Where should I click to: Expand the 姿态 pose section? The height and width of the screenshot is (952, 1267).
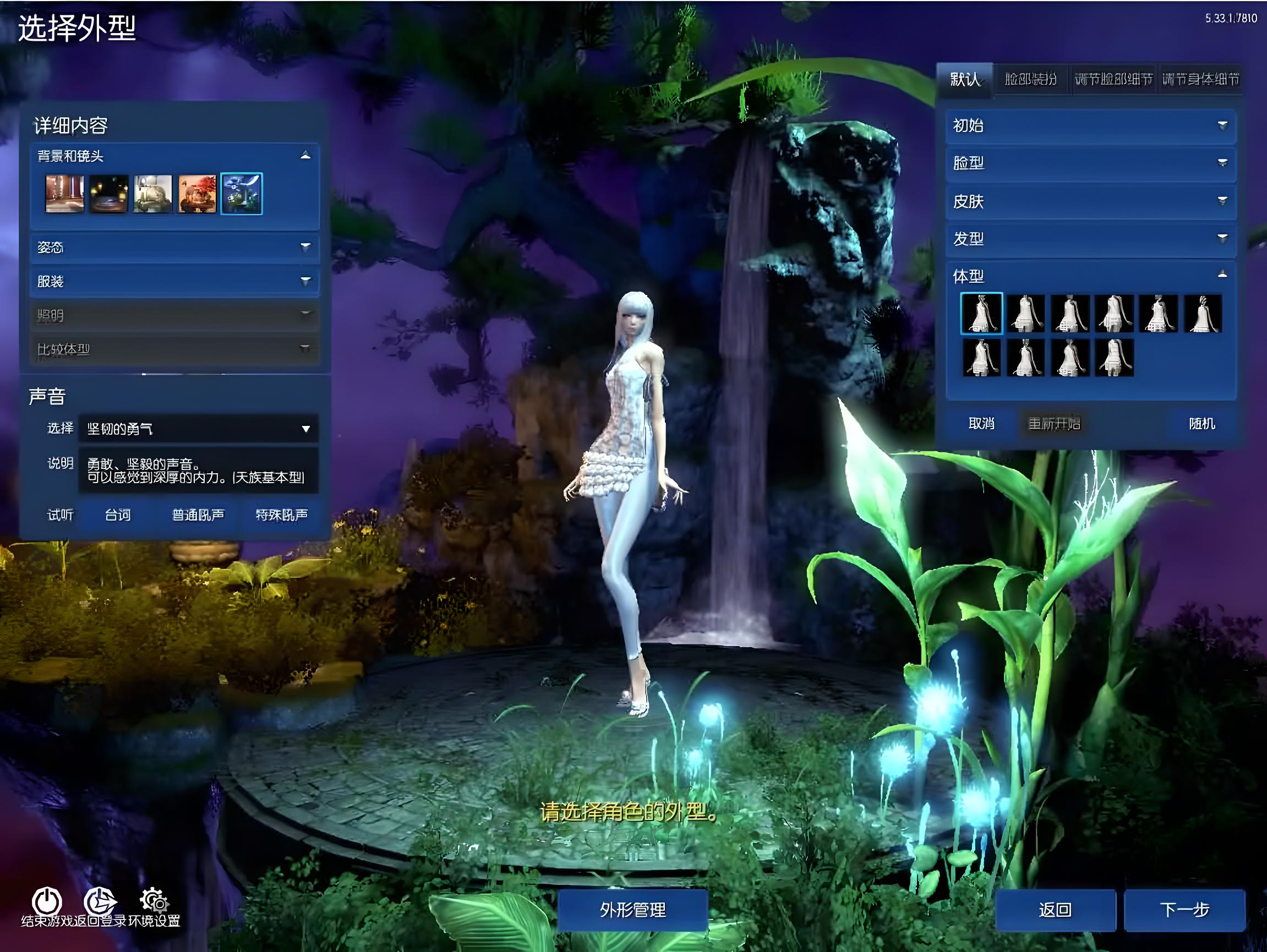click(x=174, y=248)
